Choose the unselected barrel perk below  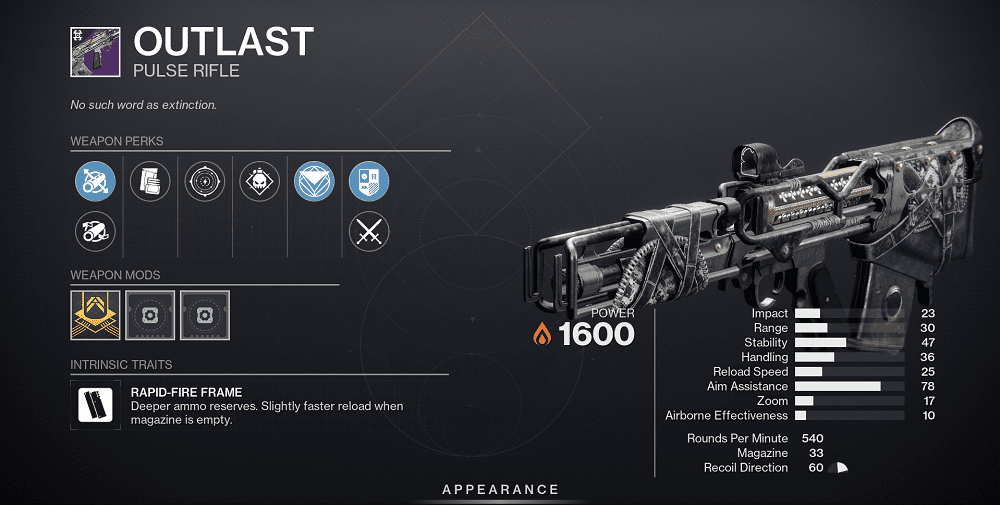[x=96, y=232]
